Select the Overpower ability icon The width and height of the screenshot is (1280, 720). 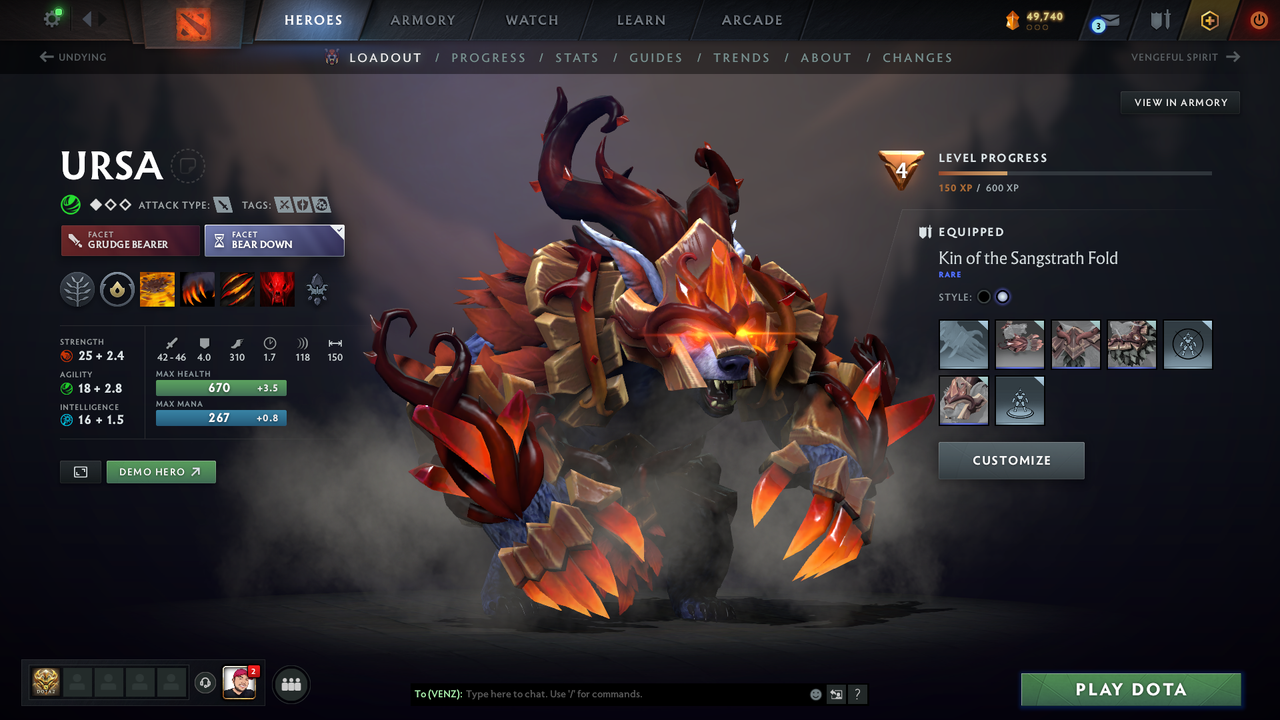pyautogui.click(x=197, y=289)
